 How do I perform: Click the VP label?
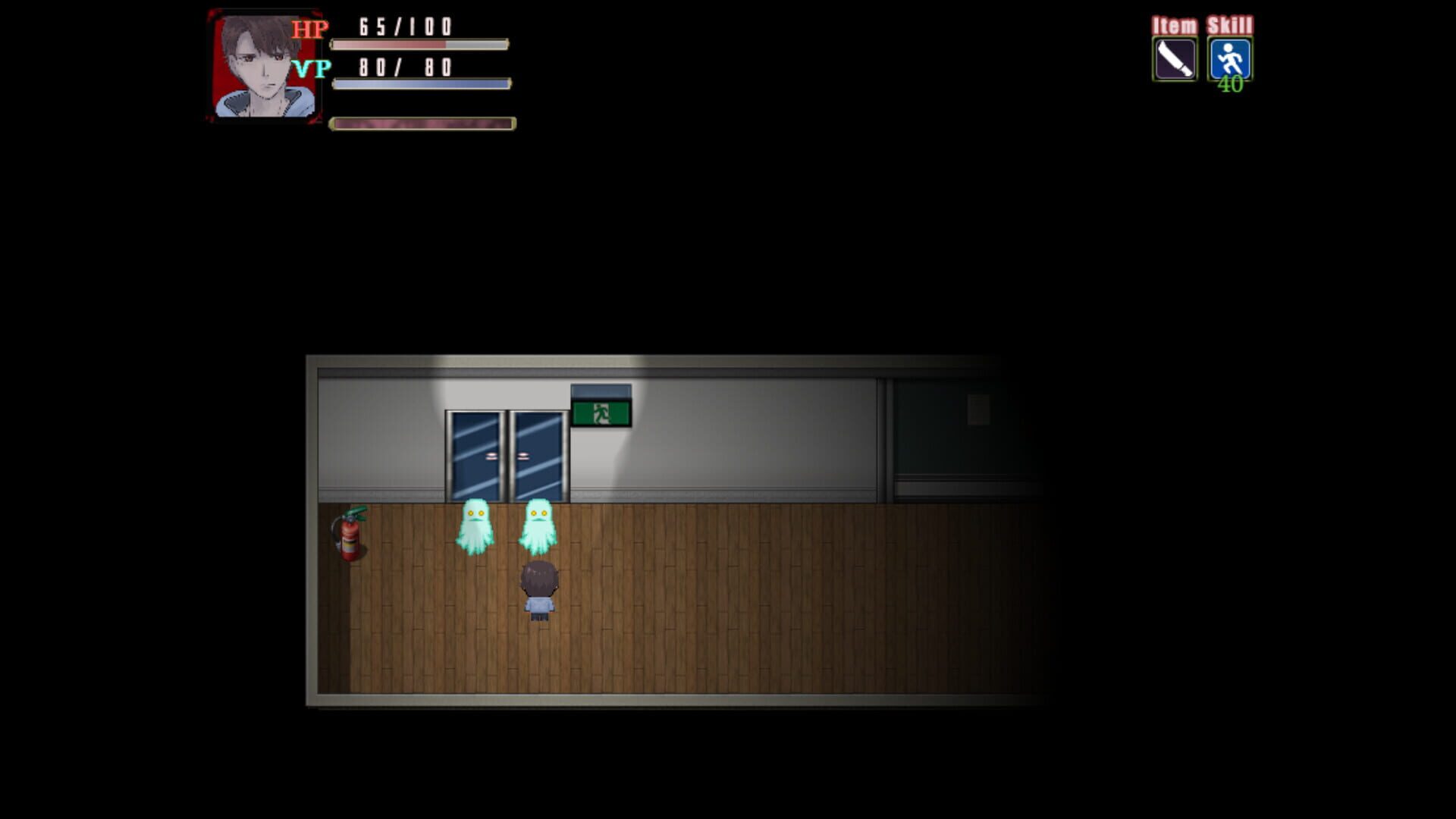(x=309, y=67)
